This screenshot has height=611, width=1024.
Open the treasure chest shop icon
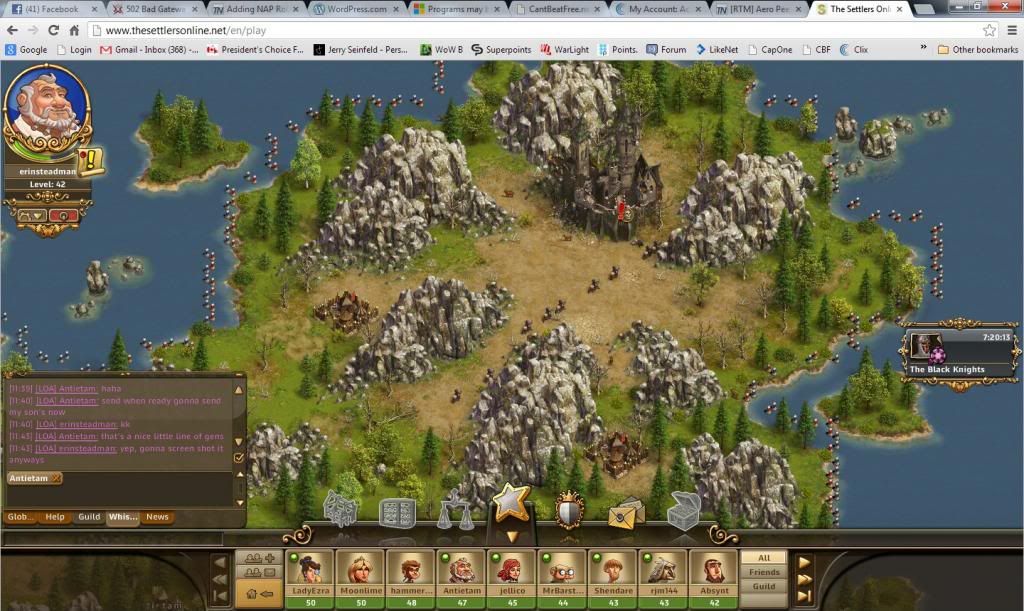point(683,511)
